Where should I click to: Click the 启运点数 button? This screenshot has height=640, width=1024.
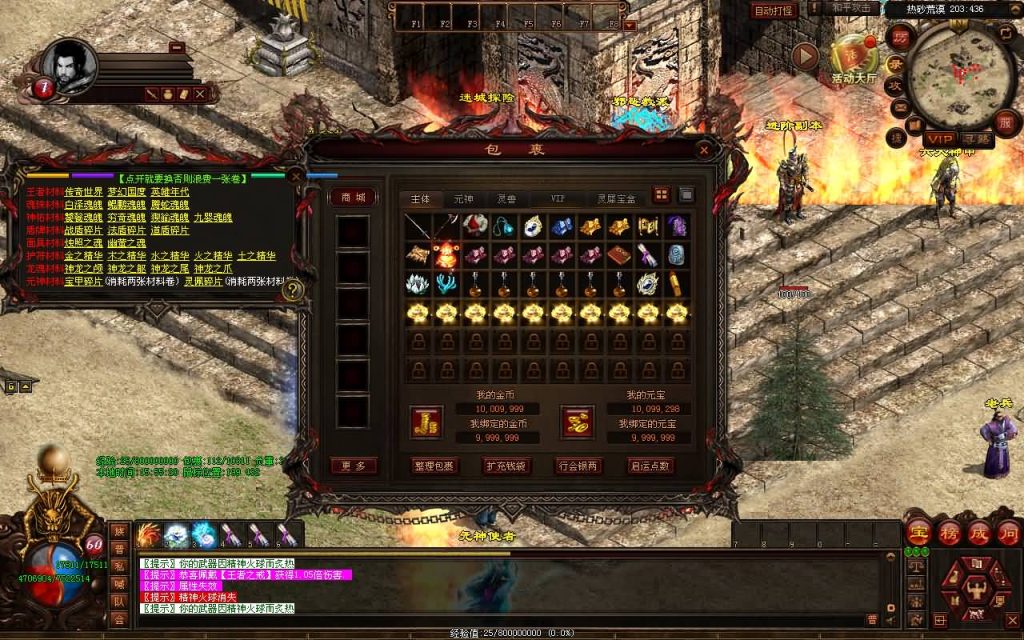650,466
